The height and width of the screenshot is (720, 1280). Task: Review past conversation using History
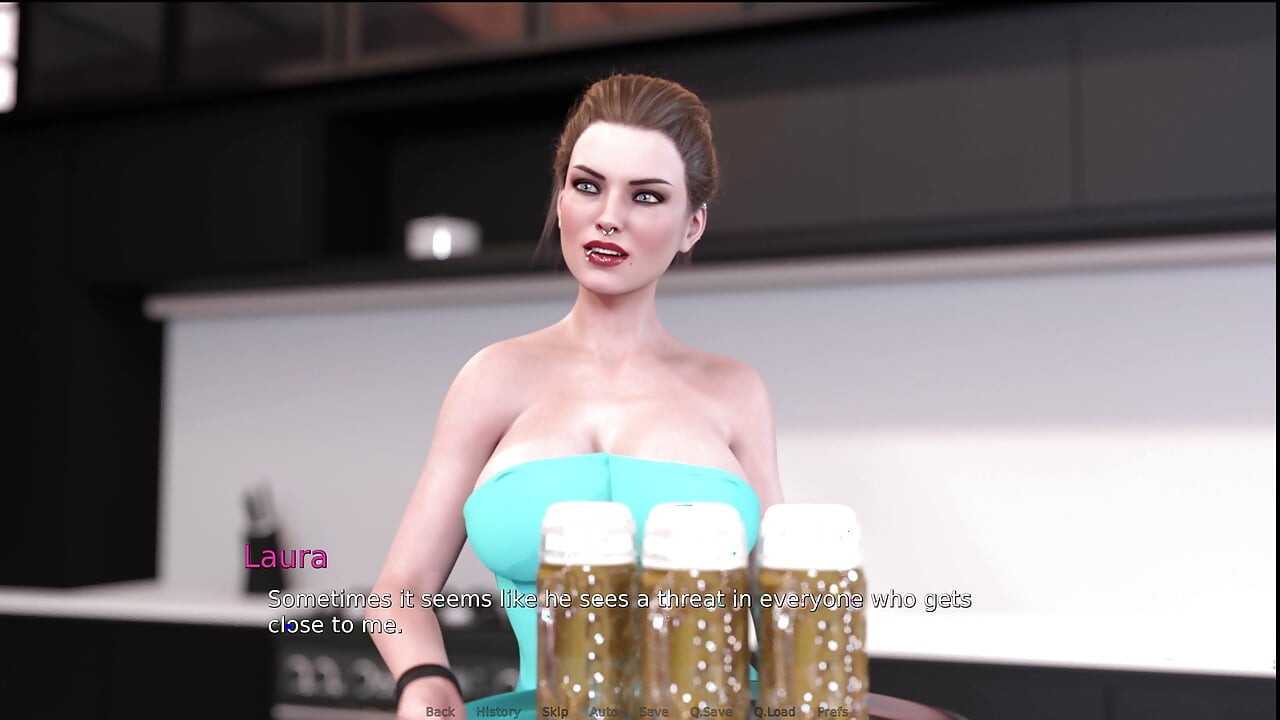pos(497,712)
